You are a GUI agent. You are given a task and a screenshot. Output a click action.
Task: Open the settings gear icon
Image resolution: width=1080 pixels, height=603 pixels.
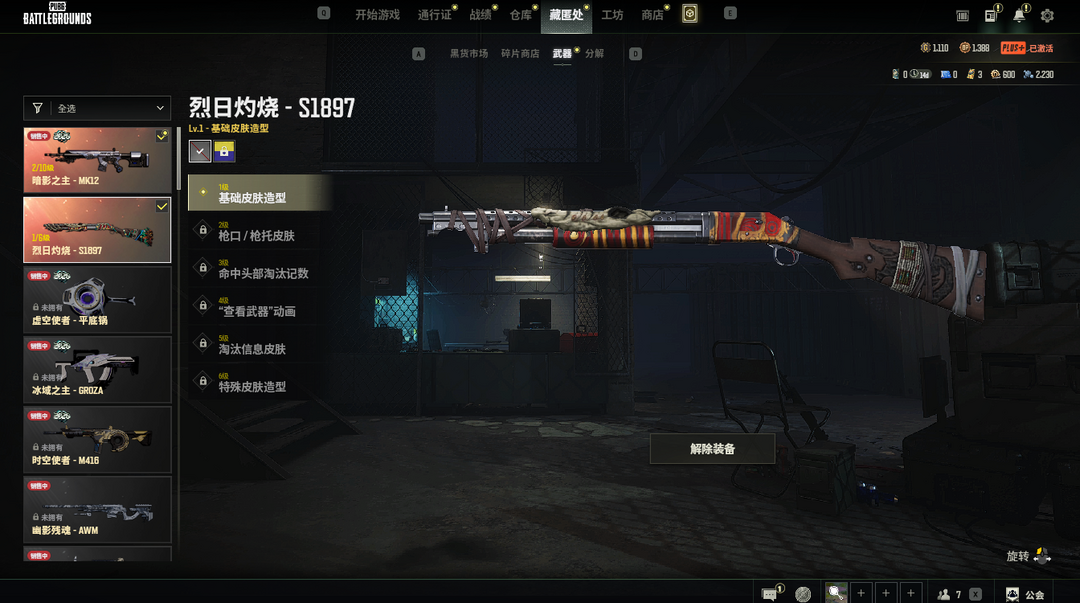(x=1047, y=16)
